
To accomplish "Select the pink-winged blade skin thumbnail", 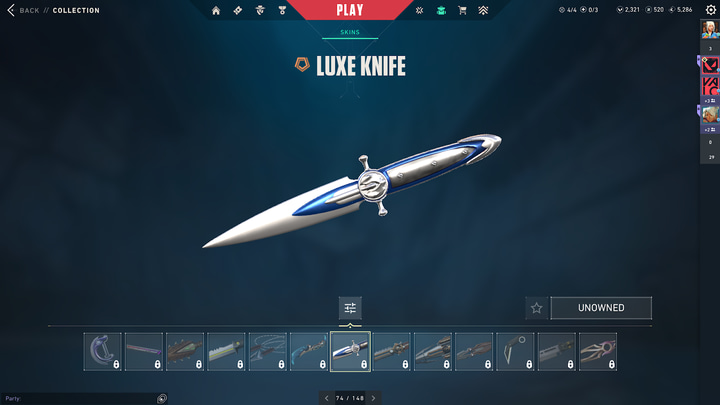I will click(x=597, y=352).
